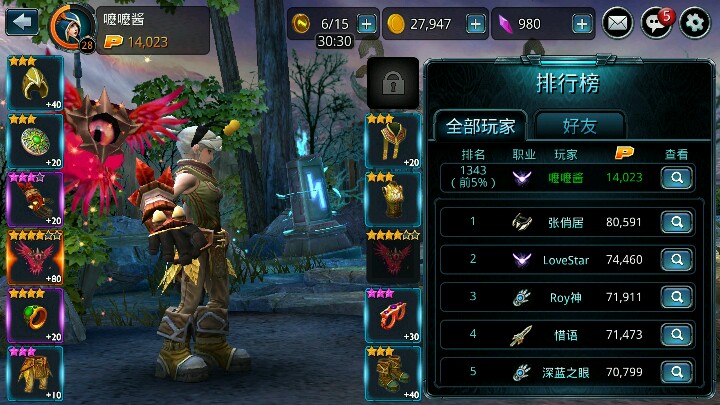Go back with the arrow button
Screen dimensions: 720x405
(22, 20)
